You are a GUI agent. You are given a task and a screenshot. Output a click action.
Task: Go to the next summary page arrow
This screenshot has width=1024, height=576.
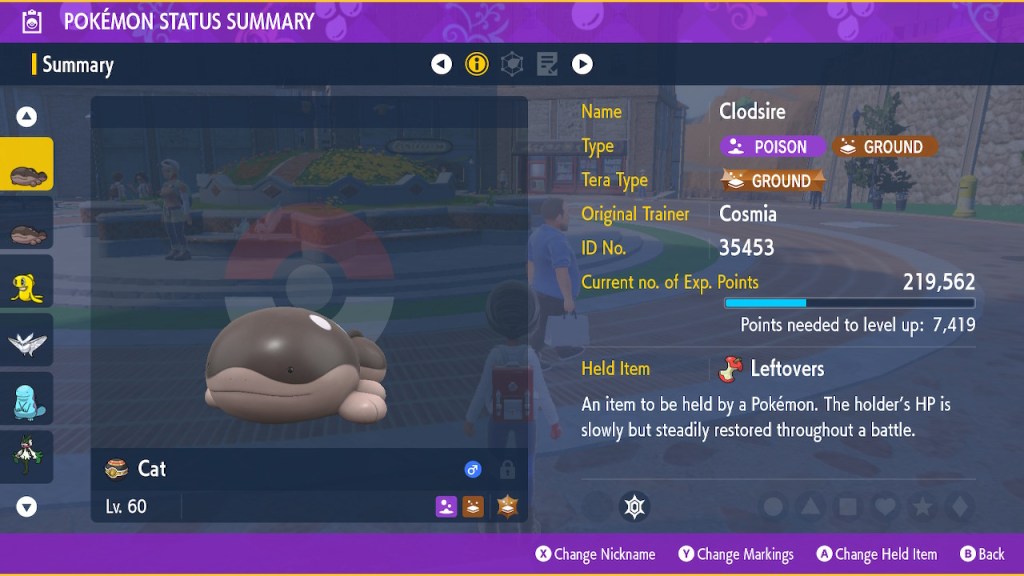tap(582, 65)
